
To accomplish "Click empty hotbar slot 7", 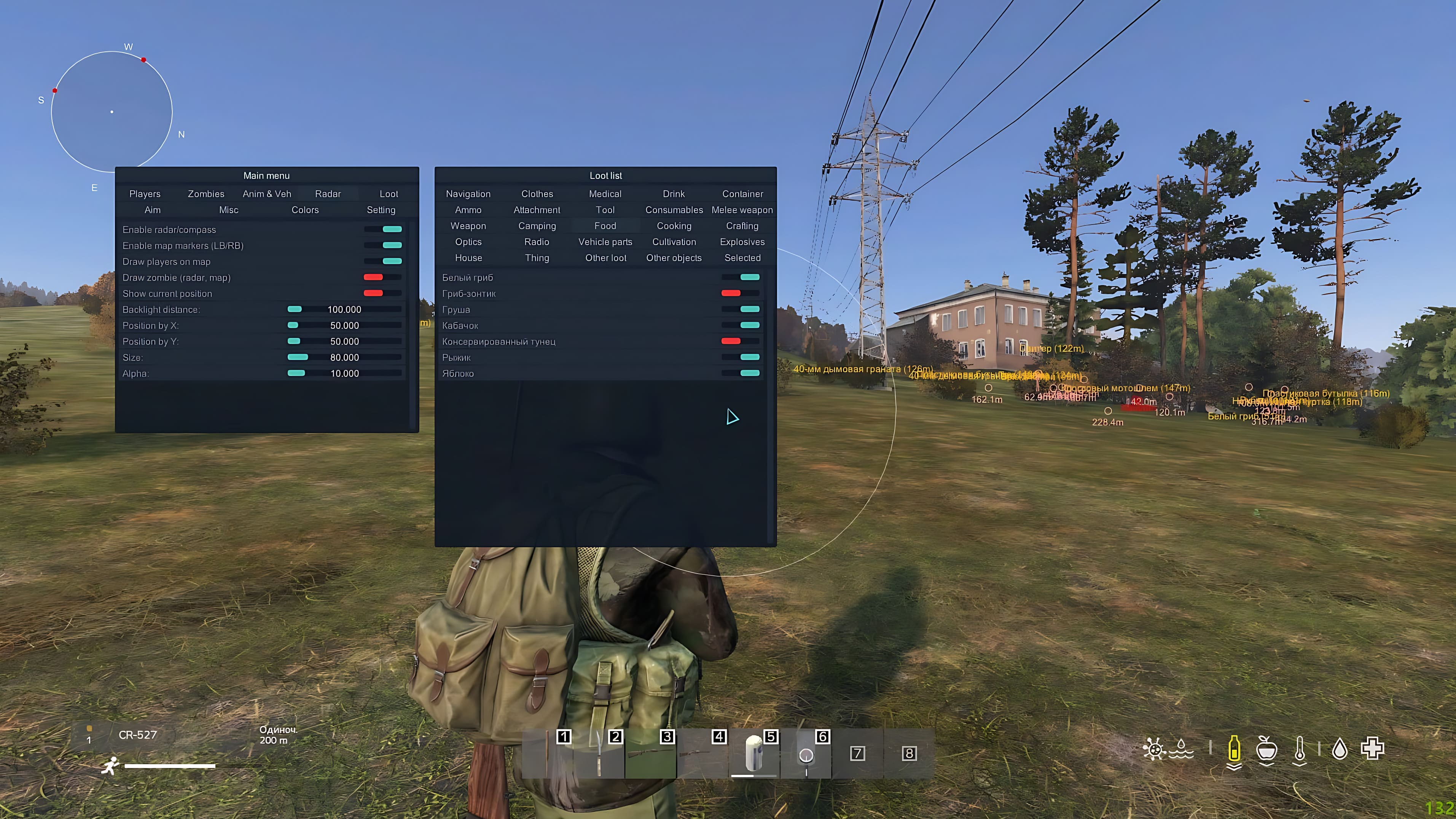I will 857,755.
